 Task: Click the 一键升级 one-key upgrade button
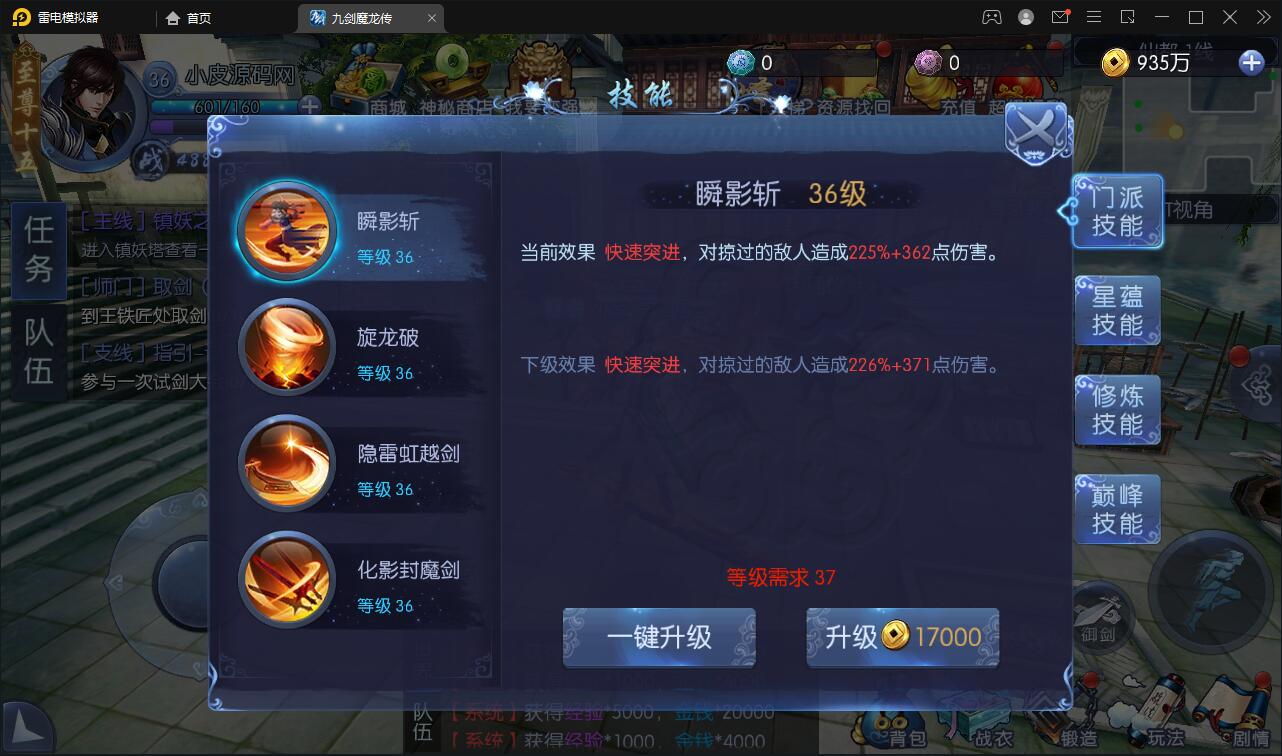[659, 637]
